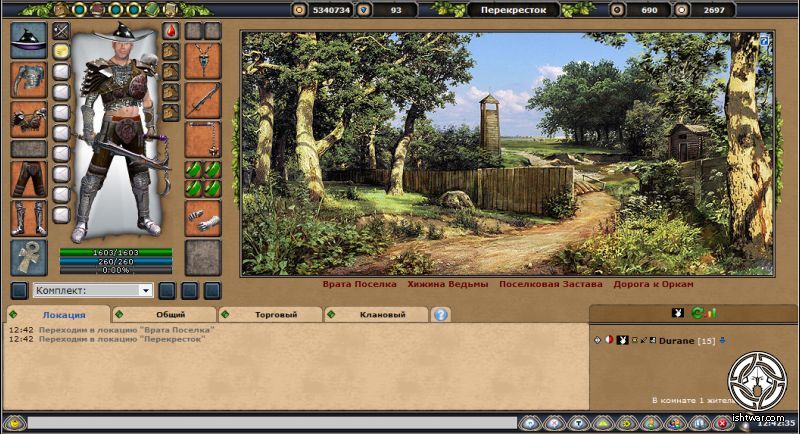Click the equipped hat slot

[28, 41]
